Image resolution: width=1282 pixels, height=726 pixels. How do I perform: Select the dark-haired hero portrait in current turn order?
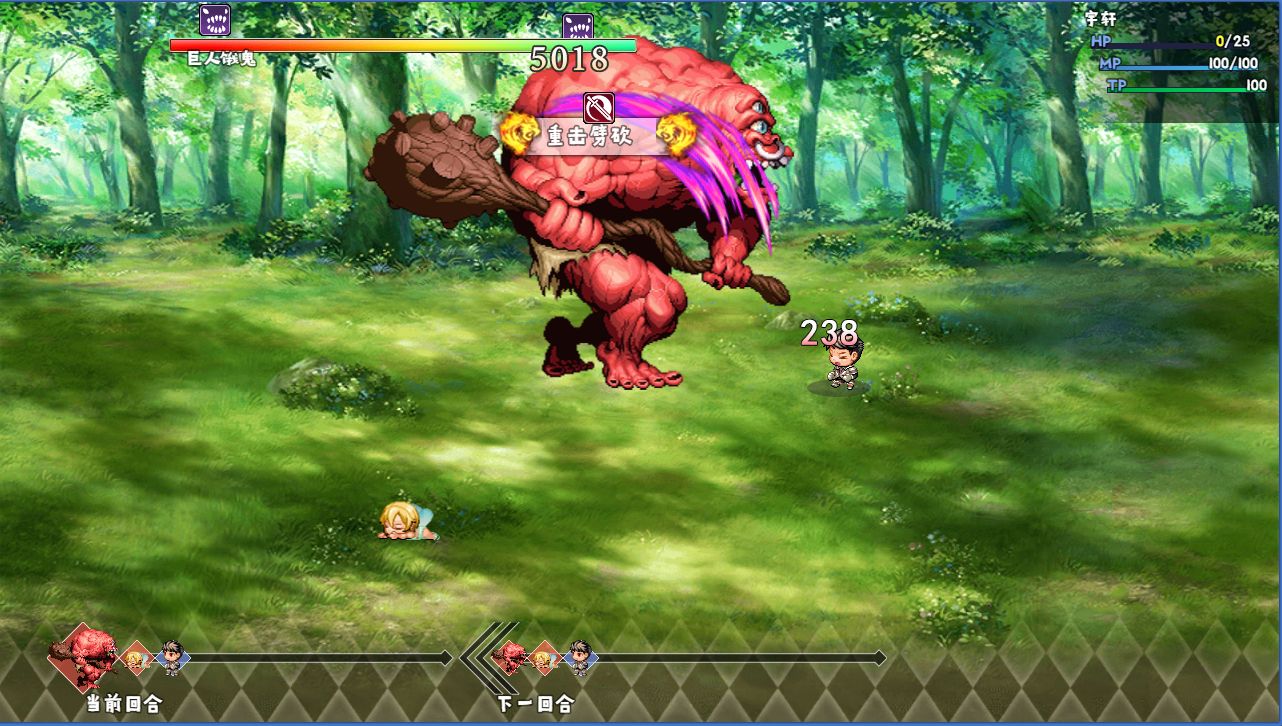[172, 658]
